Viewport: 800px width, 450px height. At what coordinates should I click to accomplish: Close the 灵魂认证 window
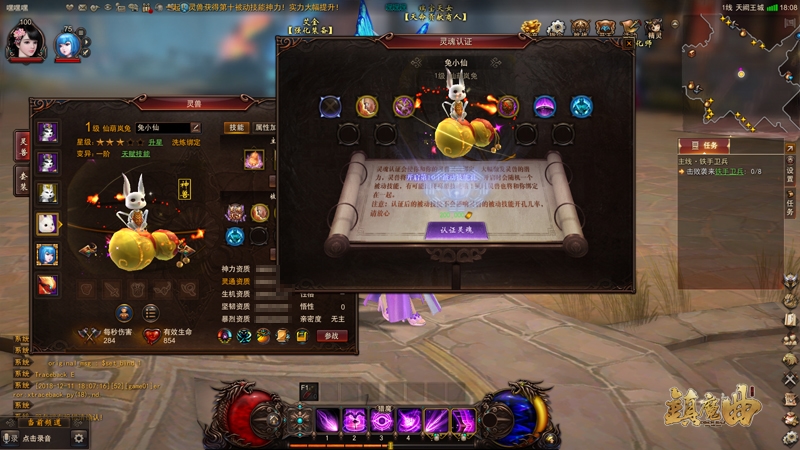(627, 43)
